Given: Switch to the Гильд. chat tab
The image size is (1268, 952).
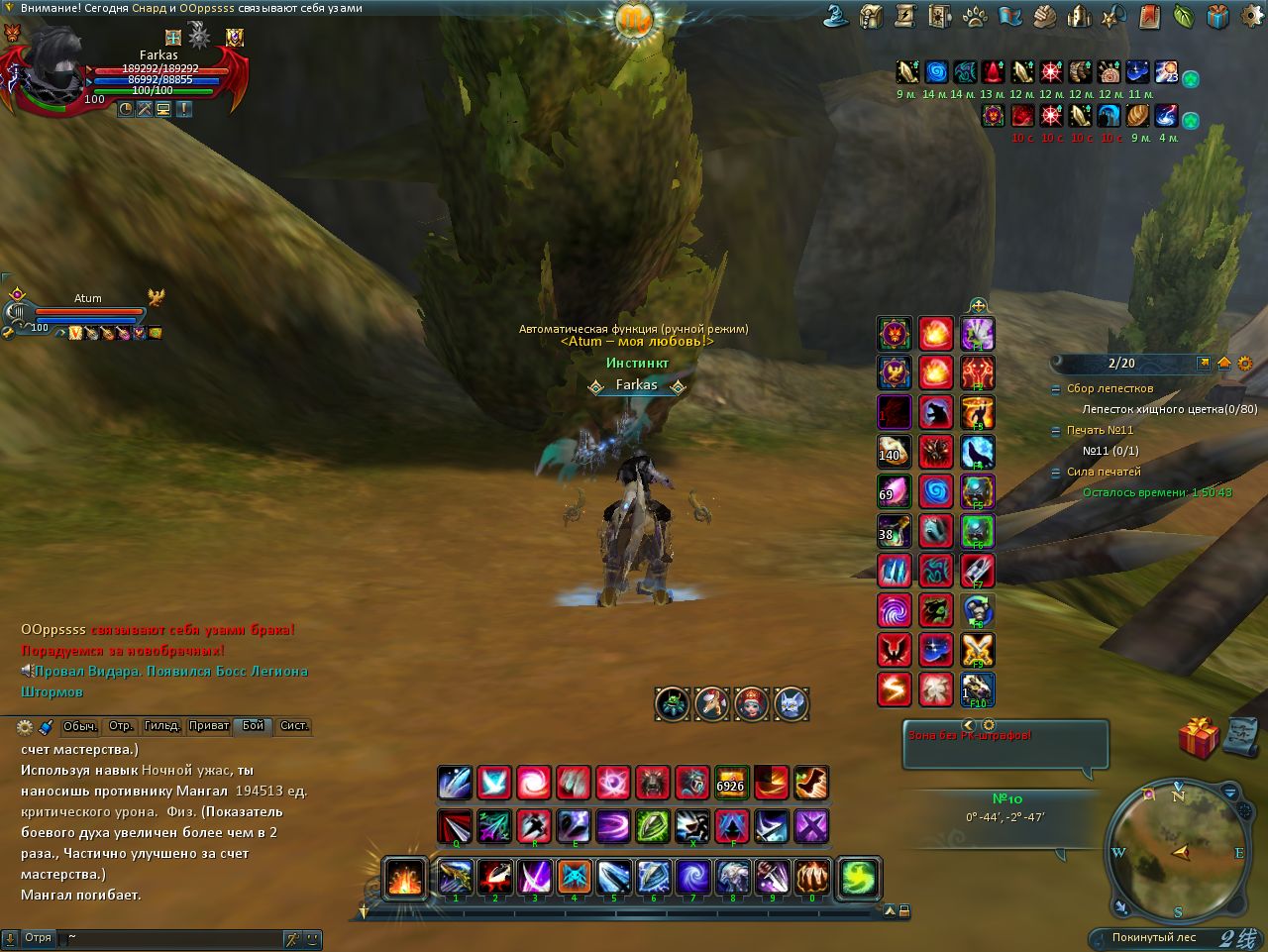Looking at the screenshot, I should (x=162, y=726).
